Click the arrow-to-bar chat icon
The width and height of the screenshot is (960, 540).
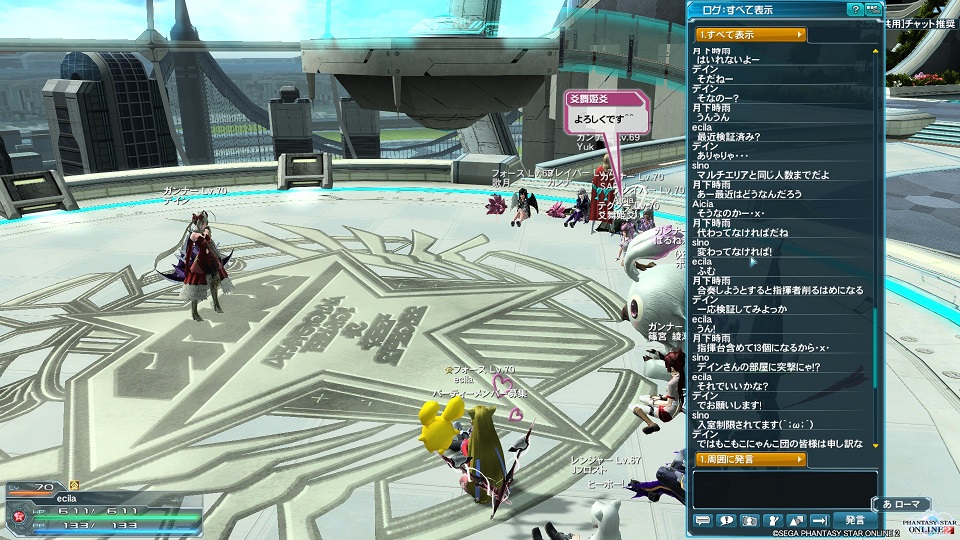point(820,520)
